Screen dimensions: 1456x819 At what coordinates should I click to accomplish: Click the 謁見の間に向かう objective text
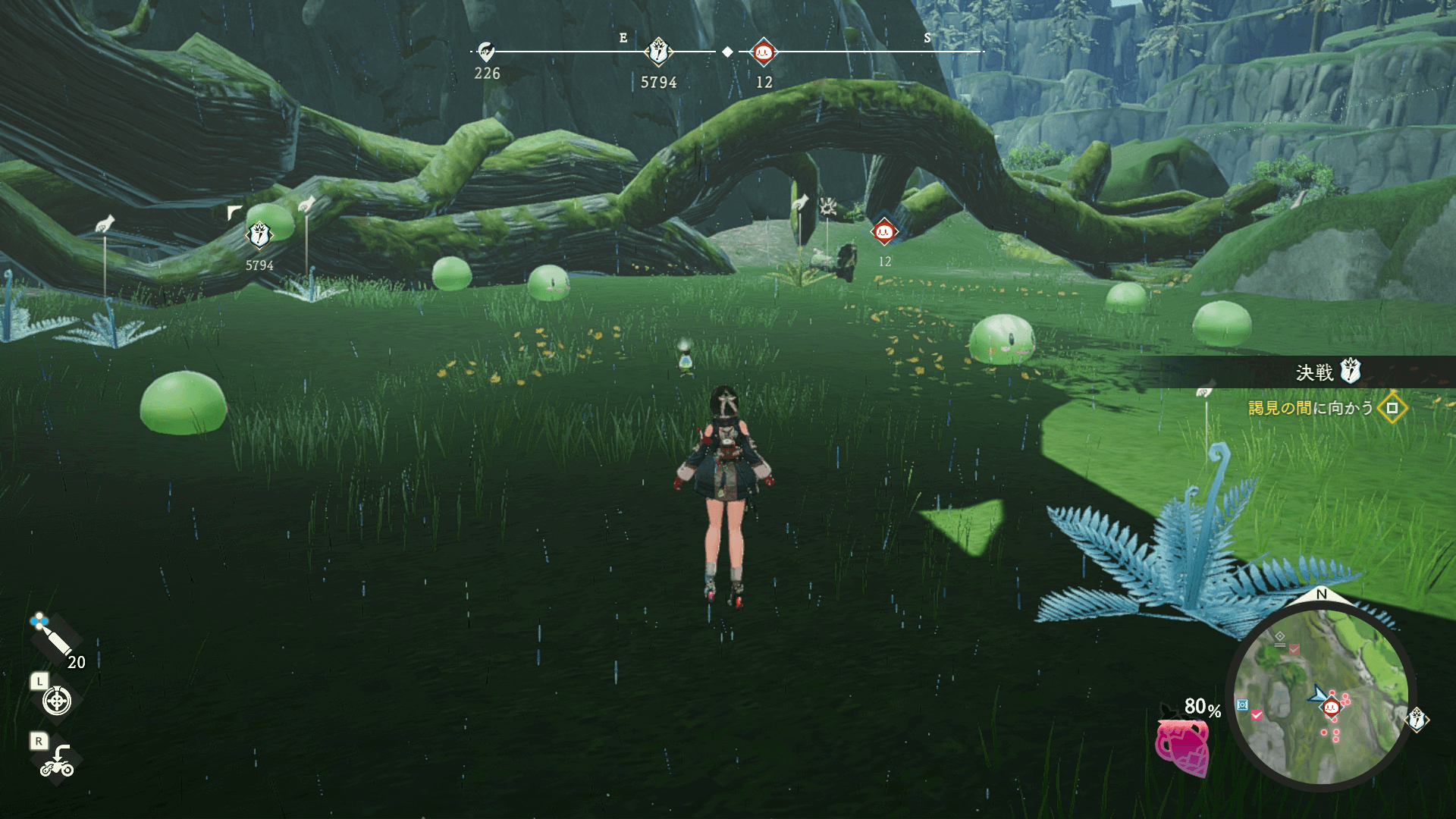[1310, 408]
